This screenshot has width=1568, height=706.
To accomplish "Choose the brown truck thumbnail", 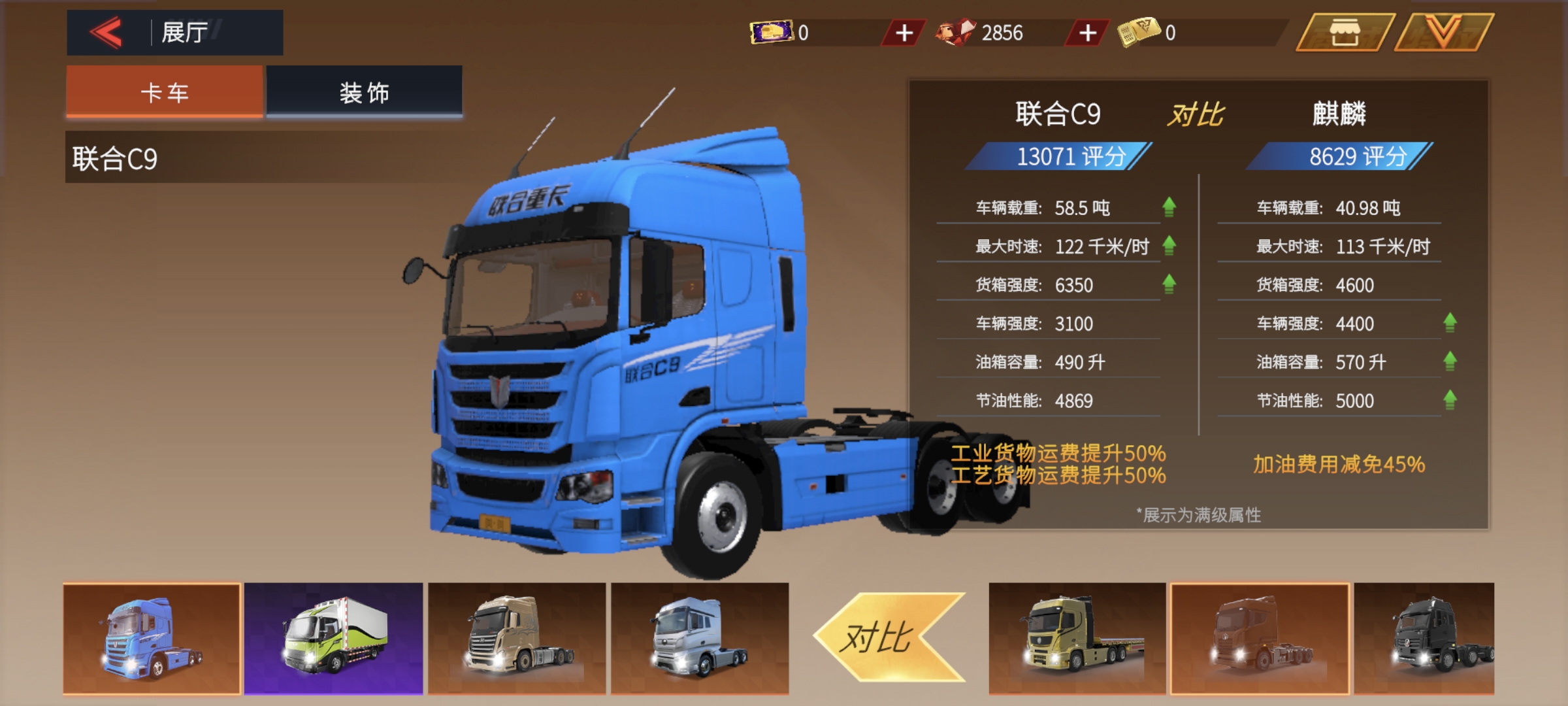I will 1260,638.
